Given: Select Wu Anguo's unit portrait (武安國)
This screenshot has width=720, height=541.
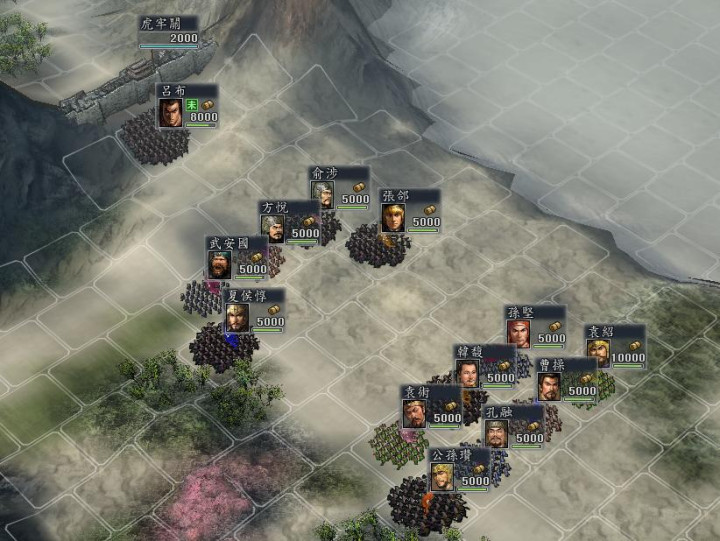Looking at the screenshot, I should click(x=221, y=265).
